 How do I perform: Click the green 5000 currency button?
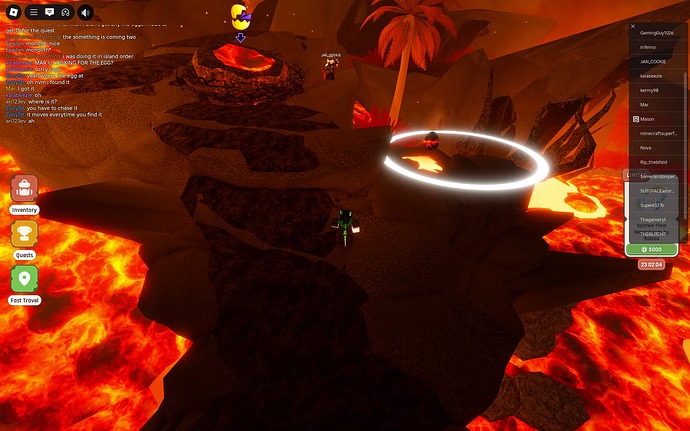click(x=651, y=249)
